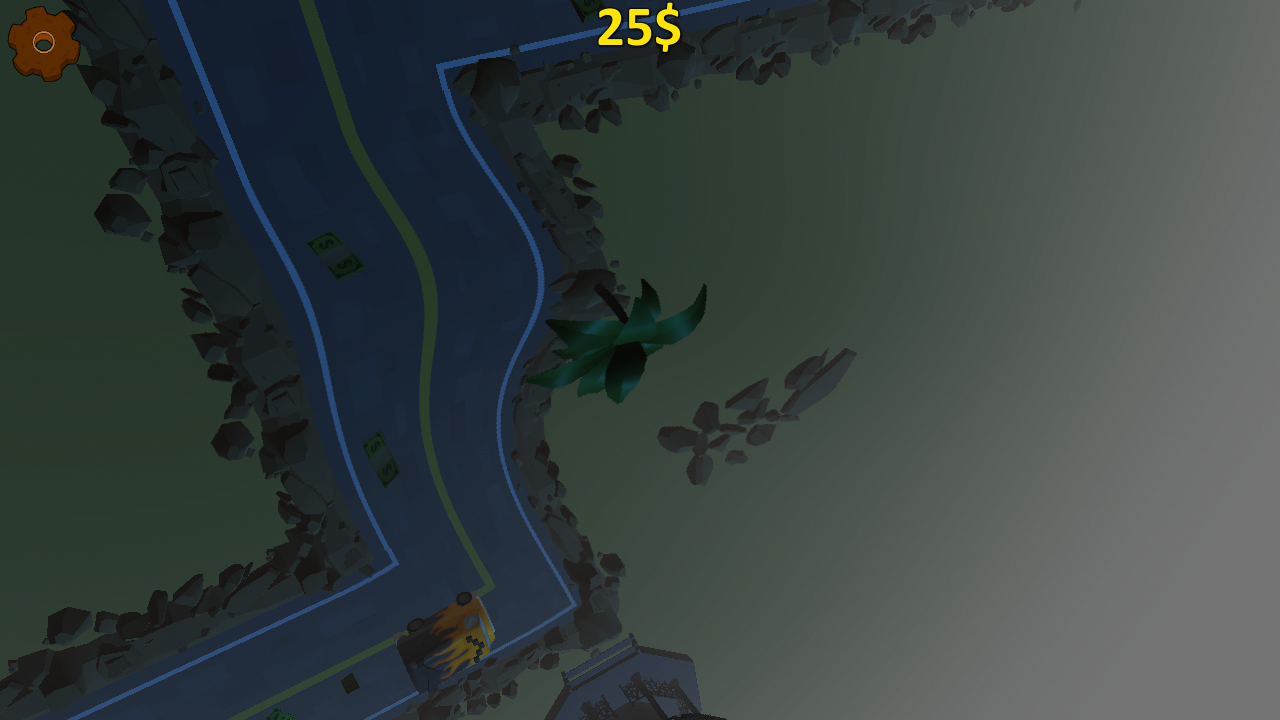Collect the dollar bill near the top curve
This screenshot has height=720, width=1280.
coord(335,255)
